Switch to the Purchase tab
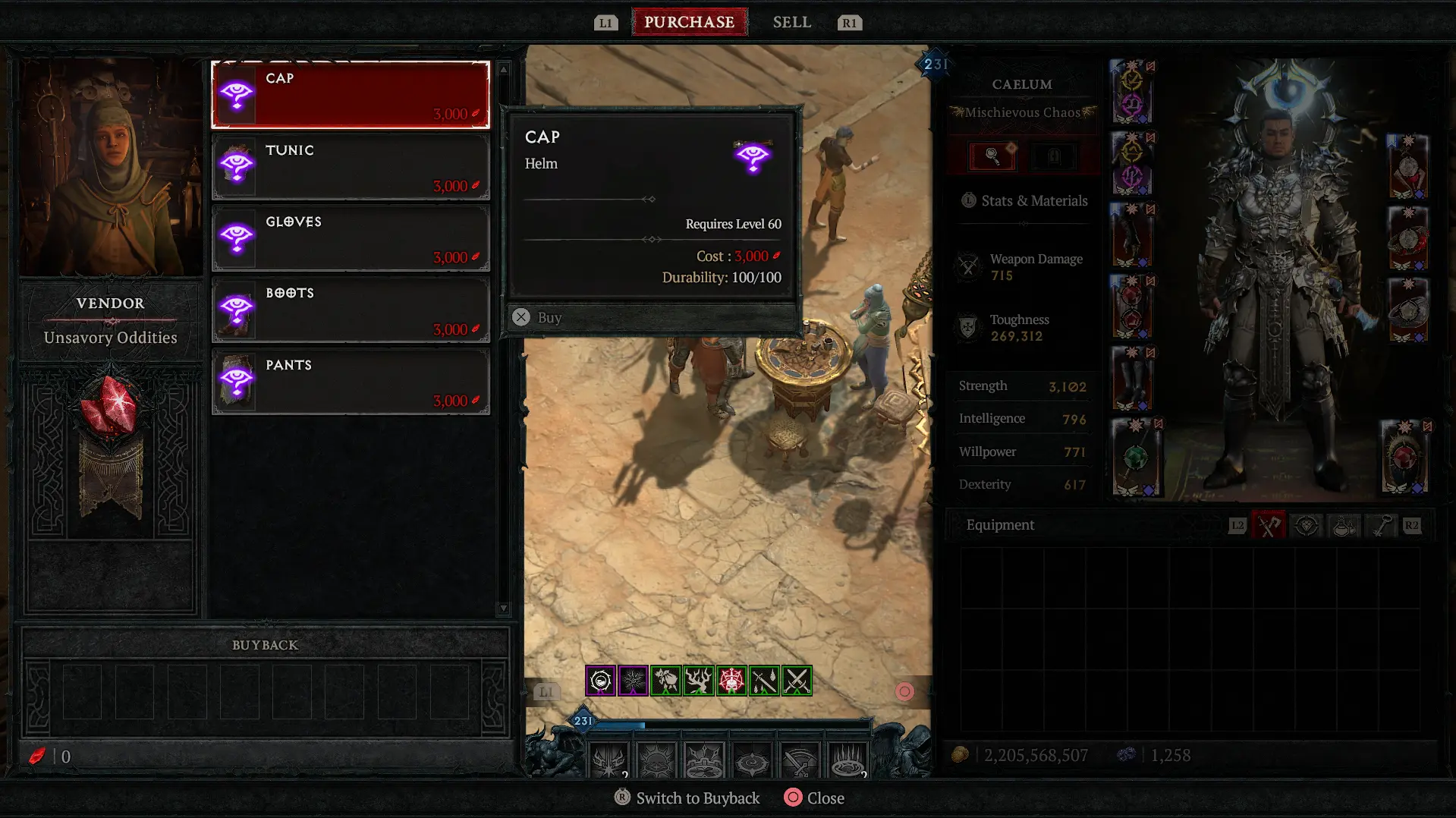This screenshot has height=818, width=1456. 689,22
